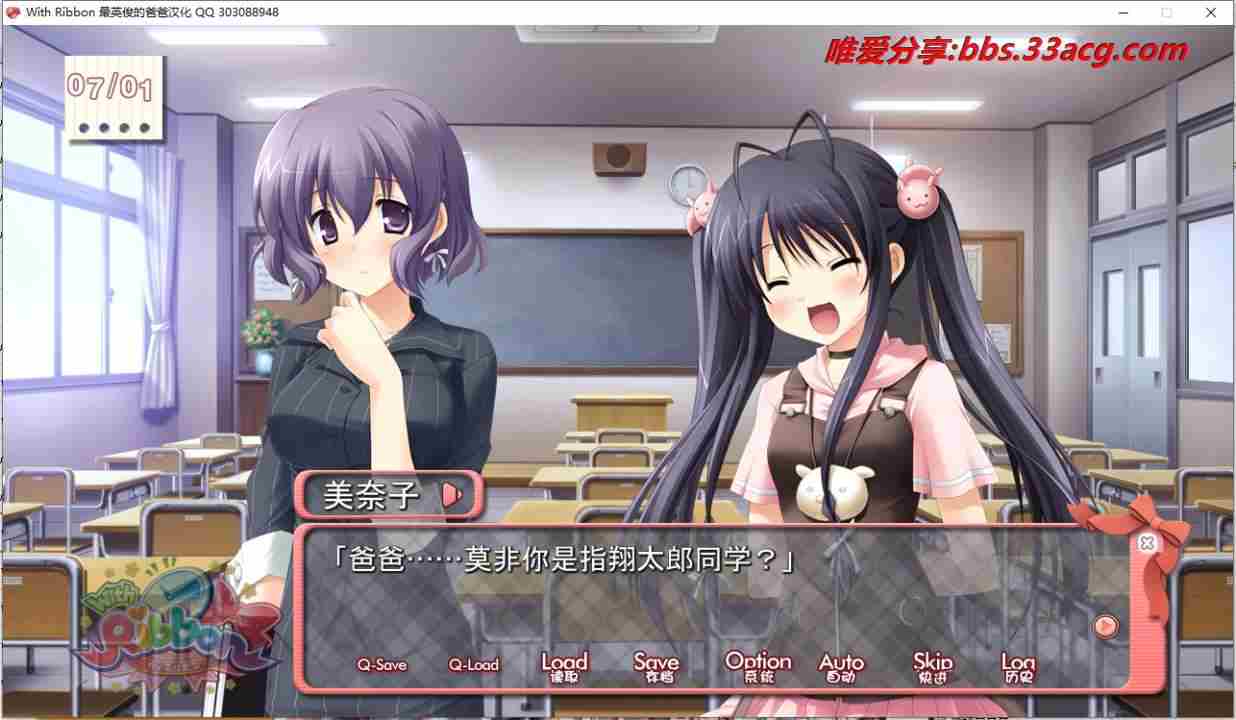Click the Q-Load button

473,665
